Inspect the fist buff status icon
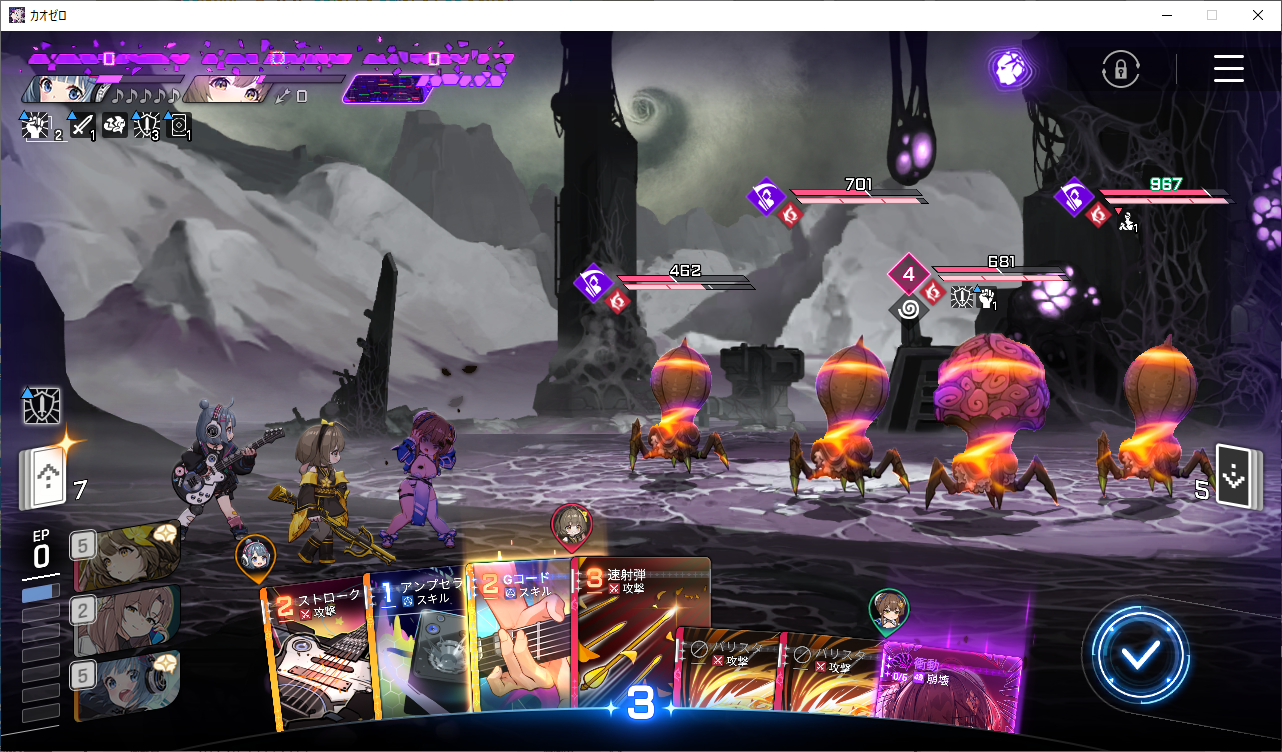Viewport: 1282px width, 752px height. pyautogui.click(x=36, y=126)
